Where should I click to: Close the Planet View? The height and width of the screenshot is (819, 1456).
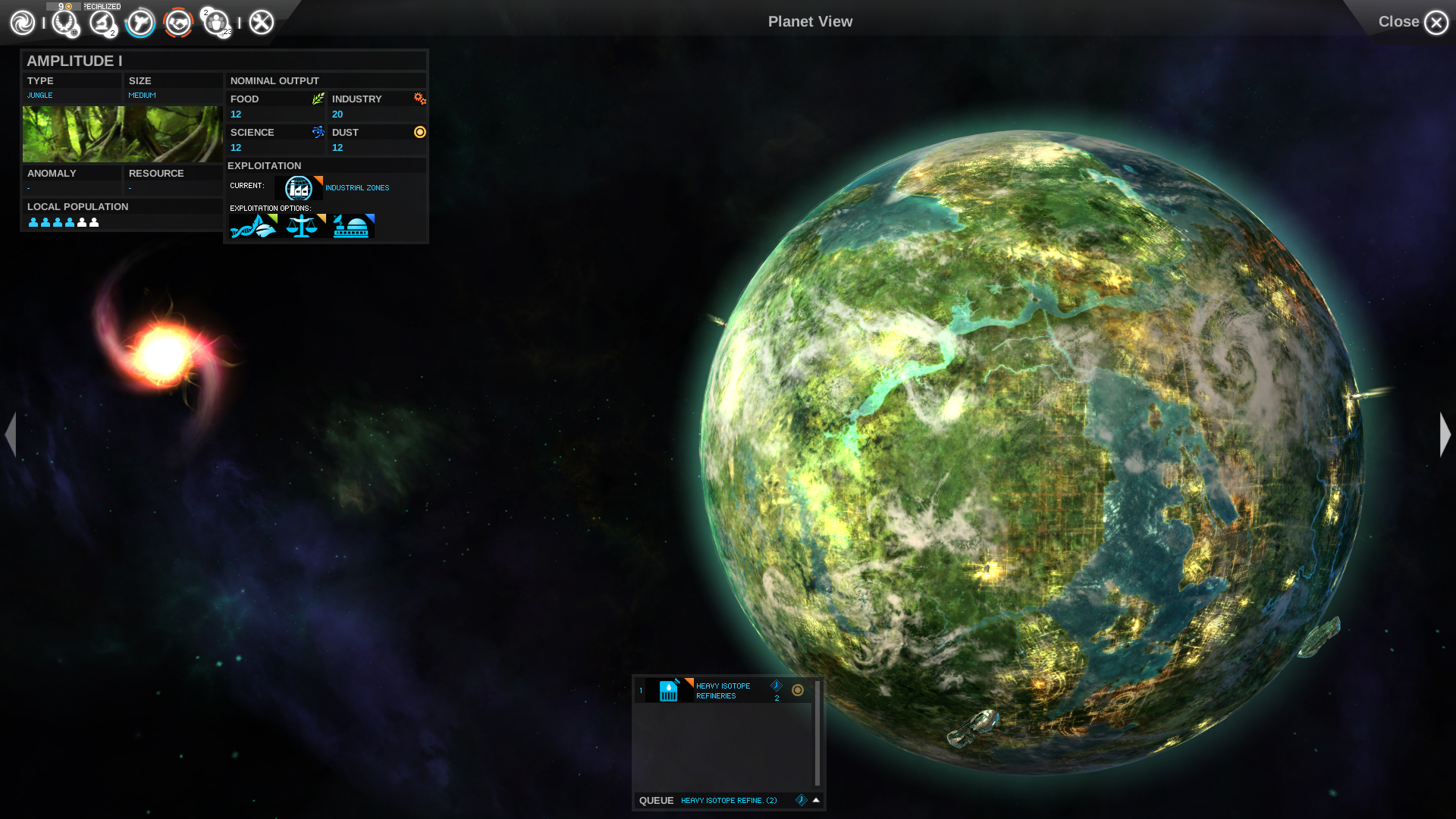[x=1435, y=23]
